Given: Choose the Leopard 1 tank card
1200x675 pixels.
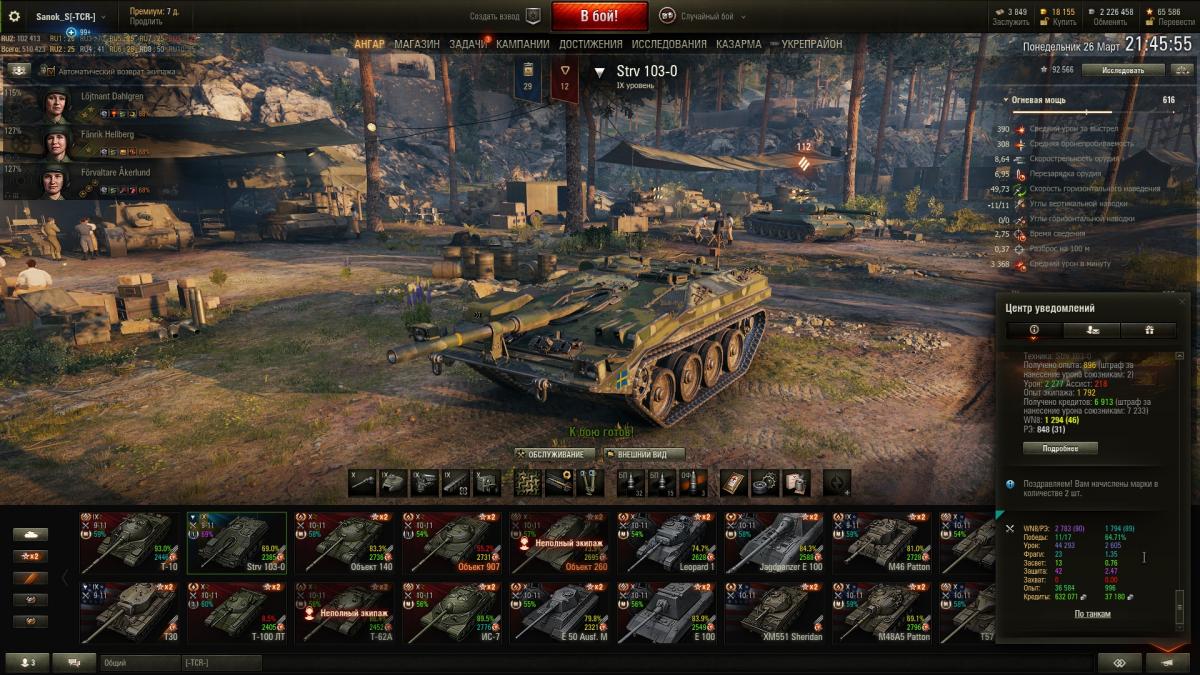Looking at the screenshot, I should tap(664, 543).
